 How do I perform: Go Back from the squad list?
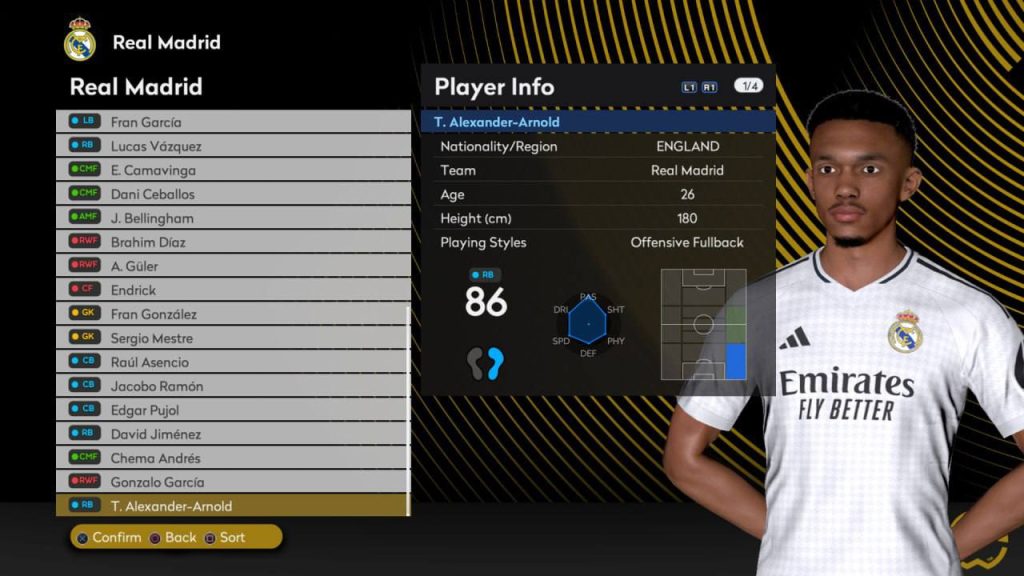coord(173,538)
